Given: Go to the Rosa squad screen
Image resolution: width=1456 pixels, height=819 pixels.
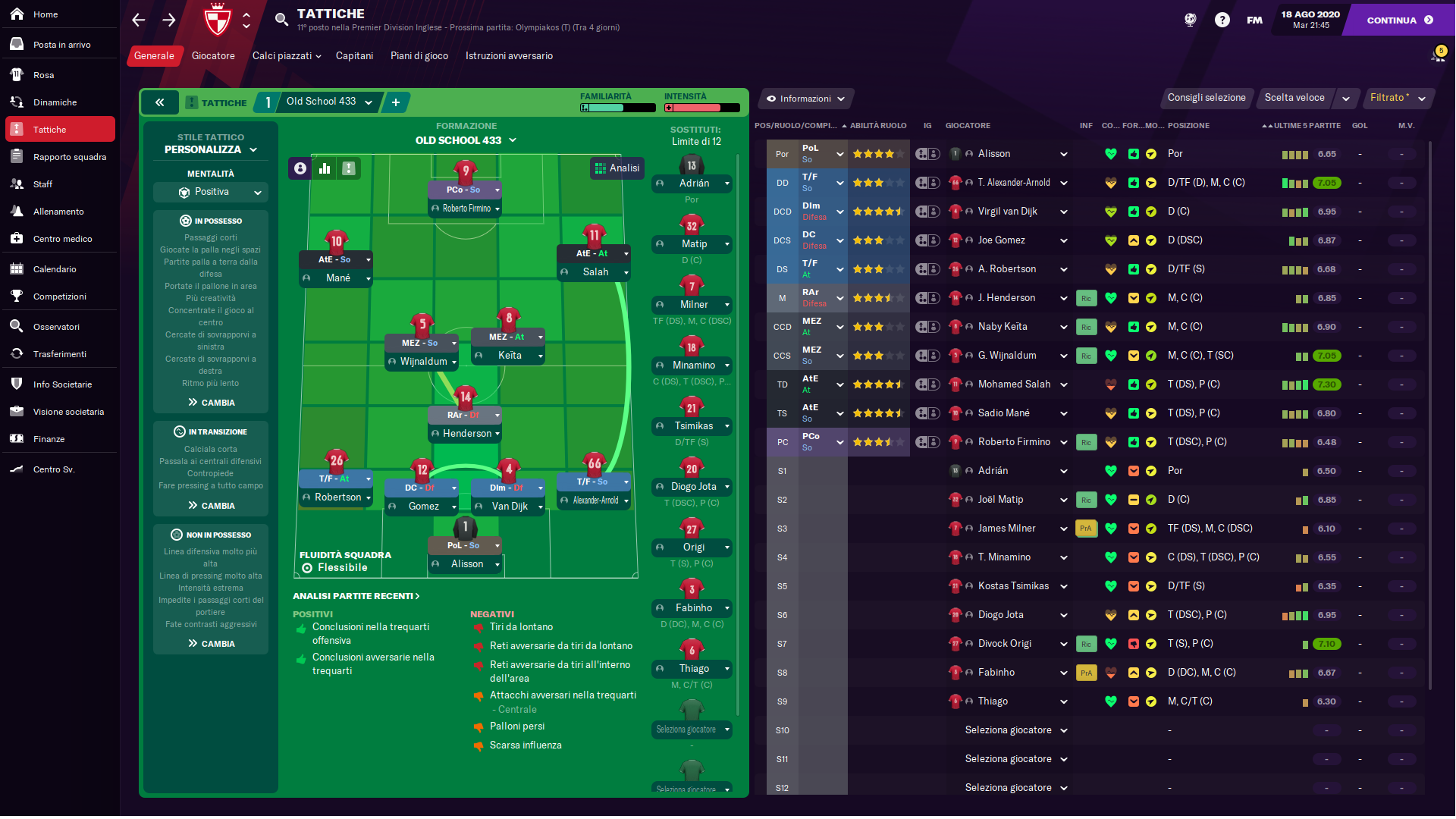Looking at the screenshot, I should coord(43,75).
